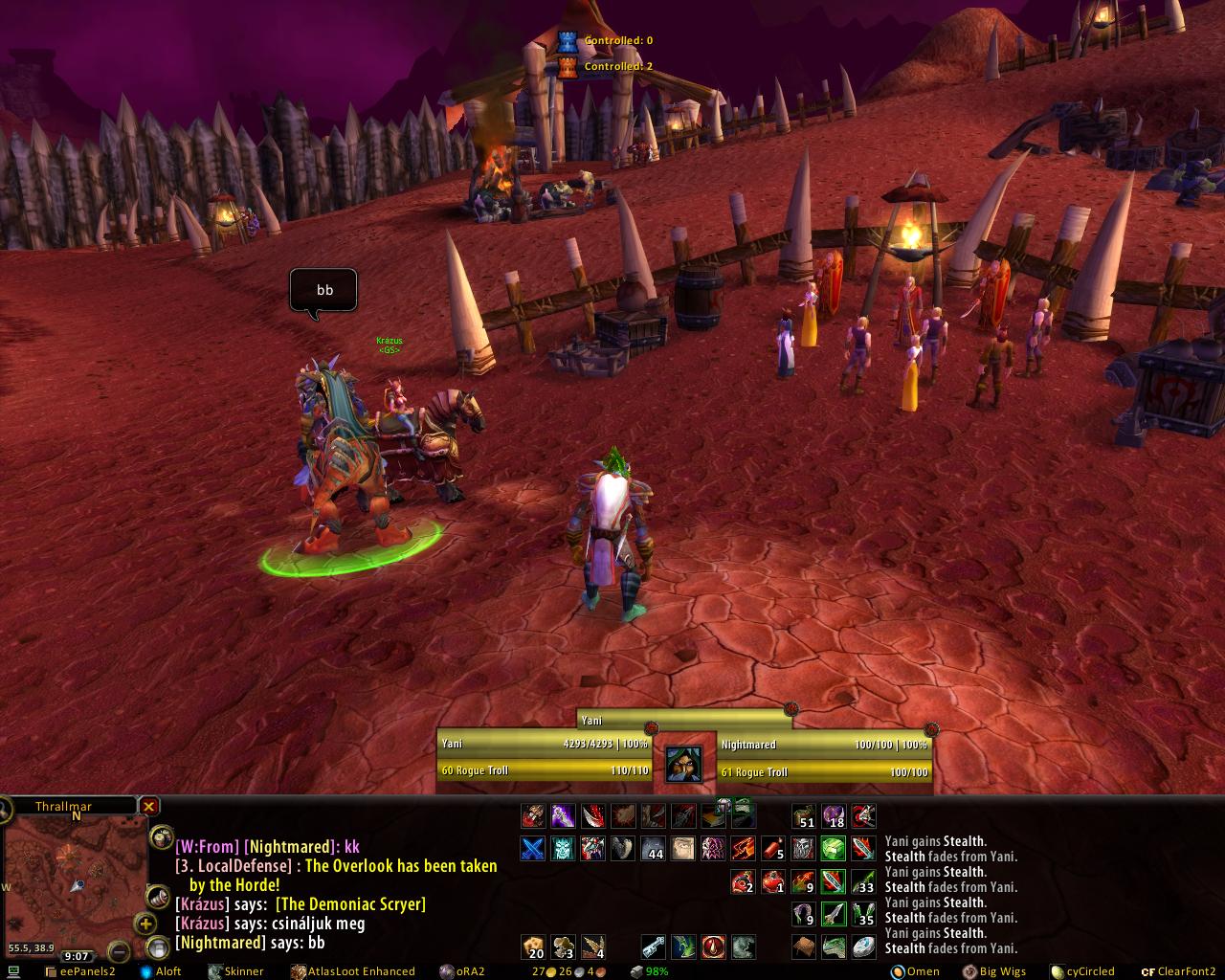Click the Yani player unit frame
The width and height of the screenshot is (1225, 980).
tap(544, 758)
